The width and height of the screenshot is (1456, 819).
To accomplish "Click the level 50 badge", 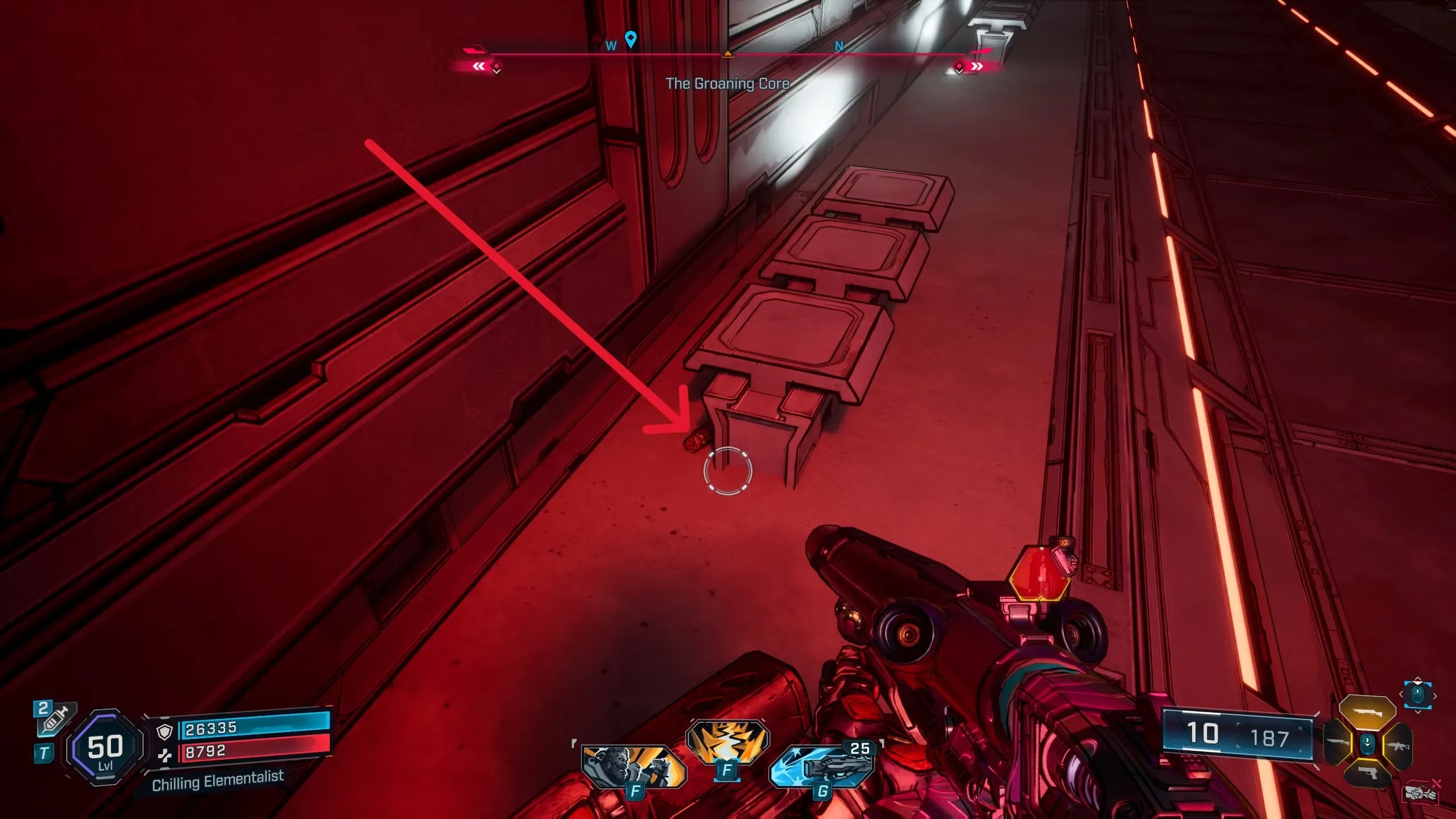I will pyautogui.click(x=105, y=747).
